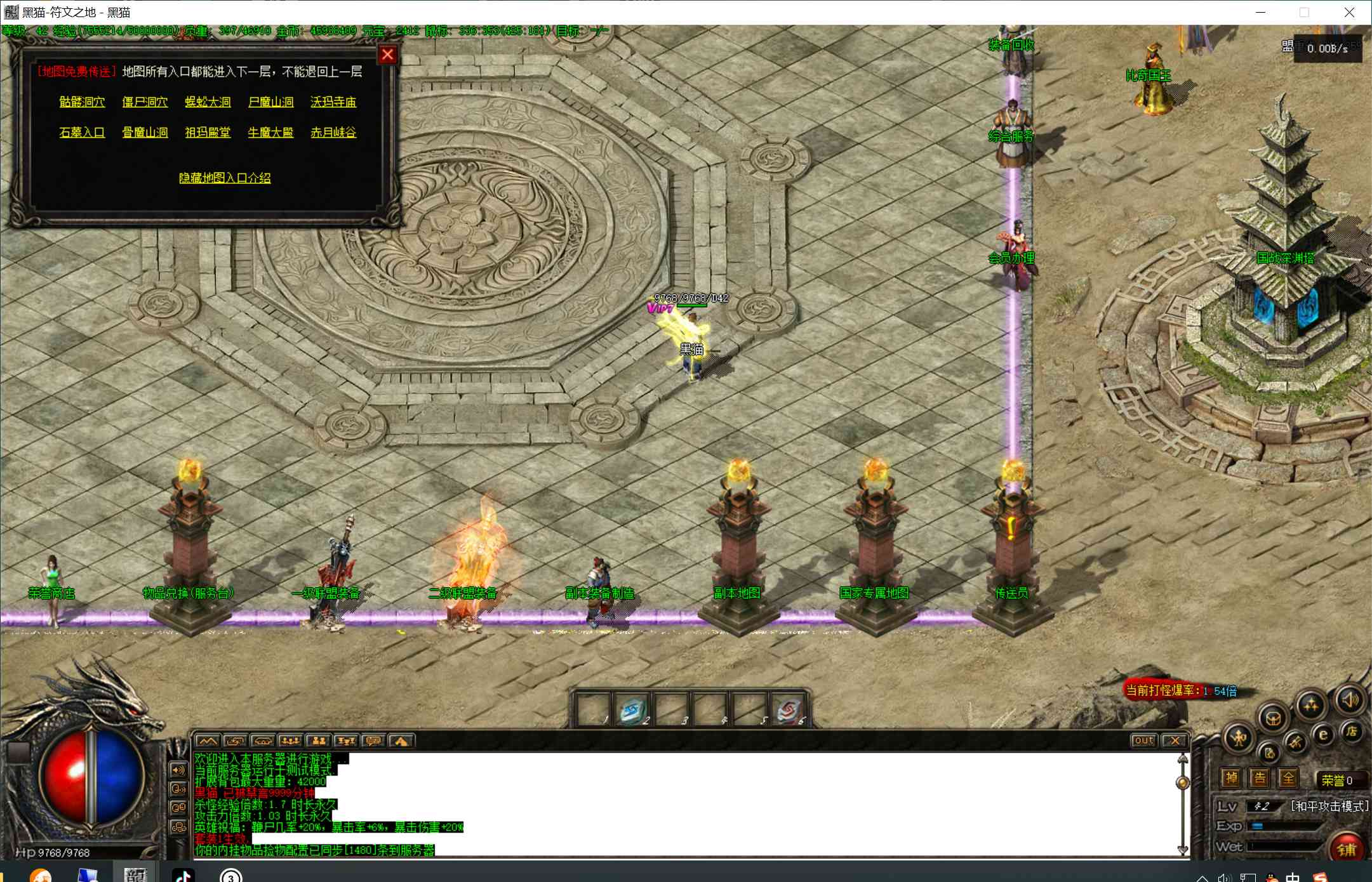Toggle the 掉 button
The height and width of the screenshot is (882, 1372).
pos(1231,778)
